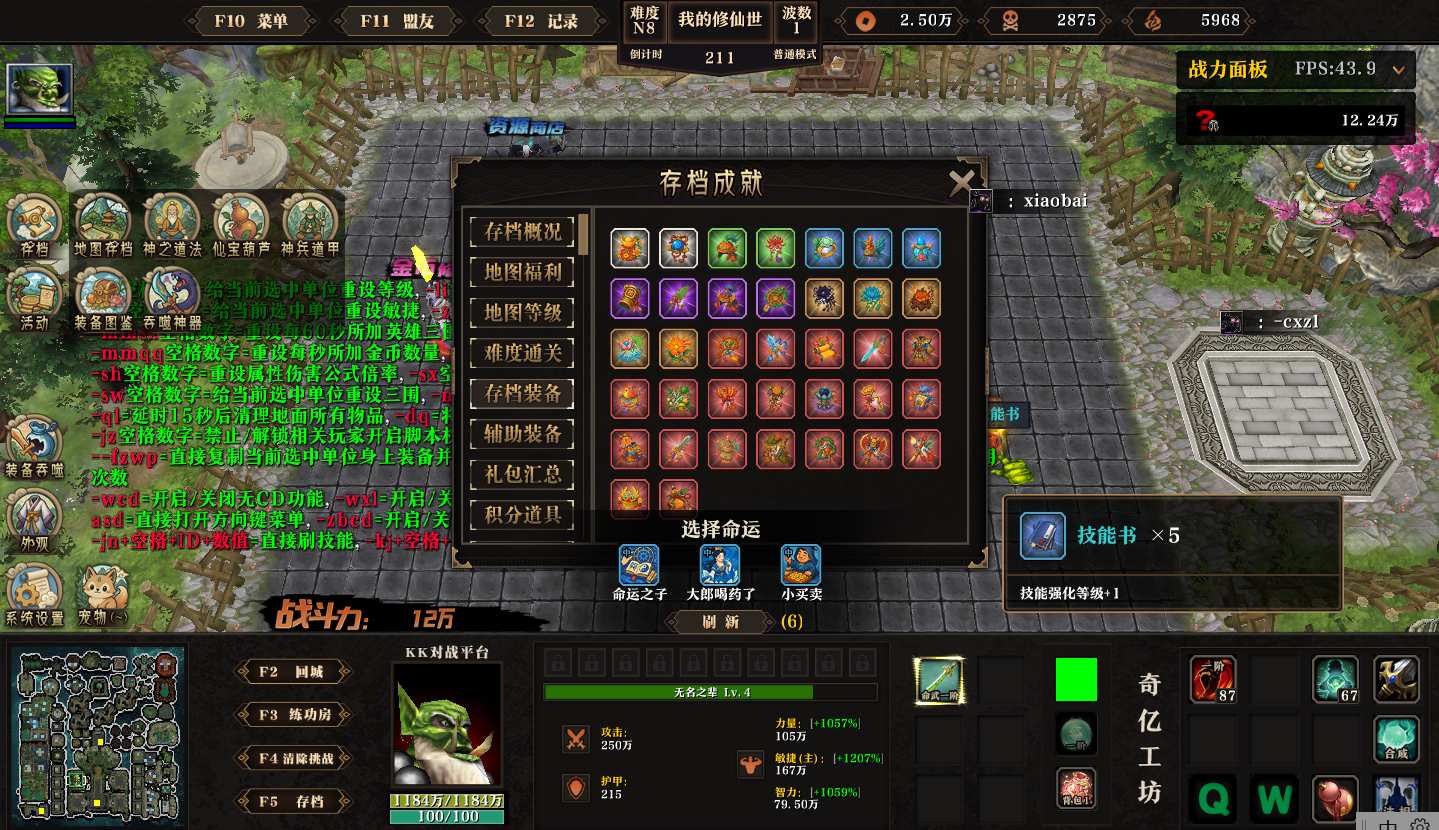The width and height of the screenshot is (1439, 830).
Task: Open the 仙宝葫芦 gourd icon
Action: click(x=241, y=222)
